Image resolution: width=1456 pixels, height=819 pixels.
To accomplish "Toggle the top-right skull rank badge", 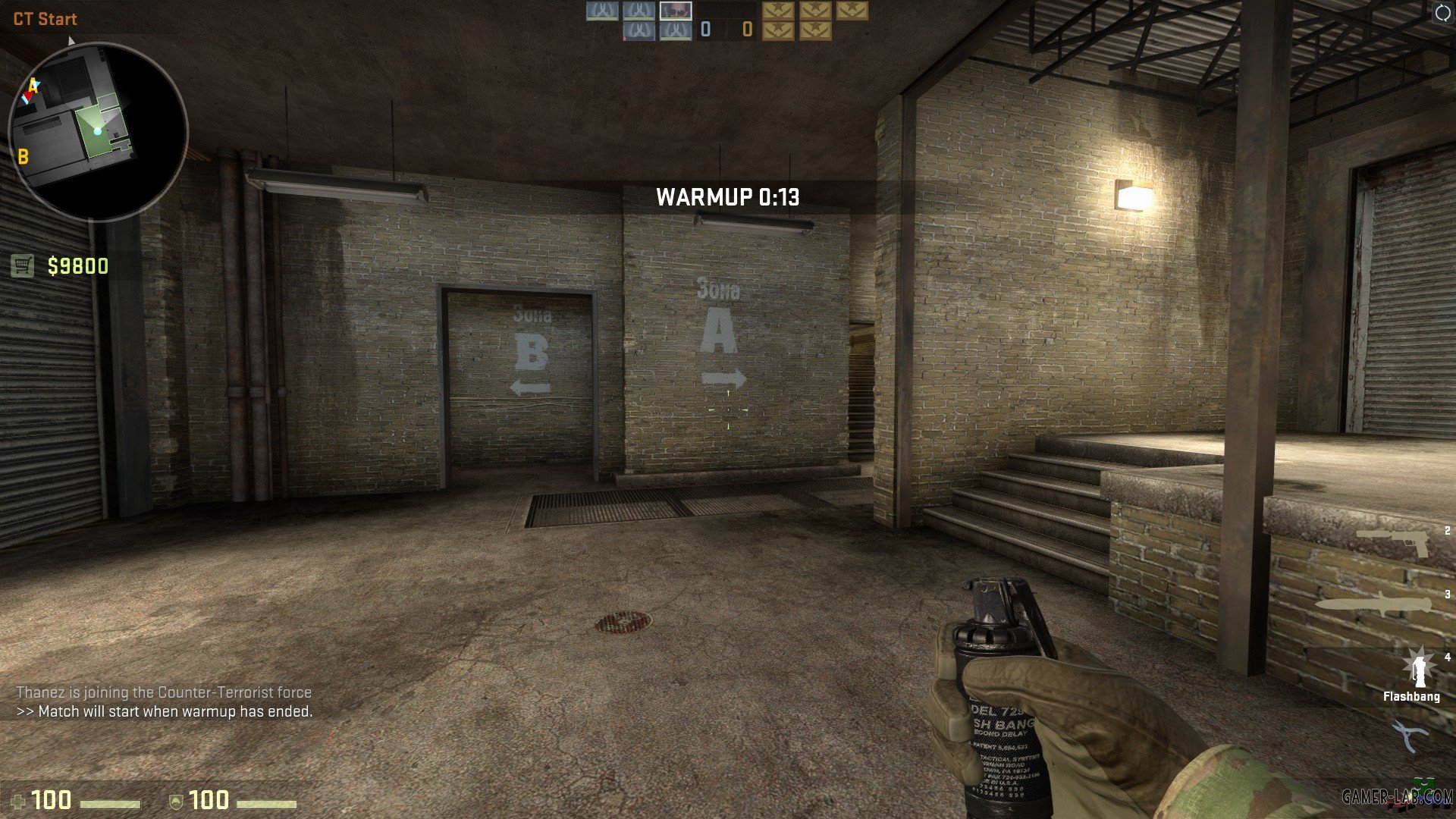I will tap(852, 11).
